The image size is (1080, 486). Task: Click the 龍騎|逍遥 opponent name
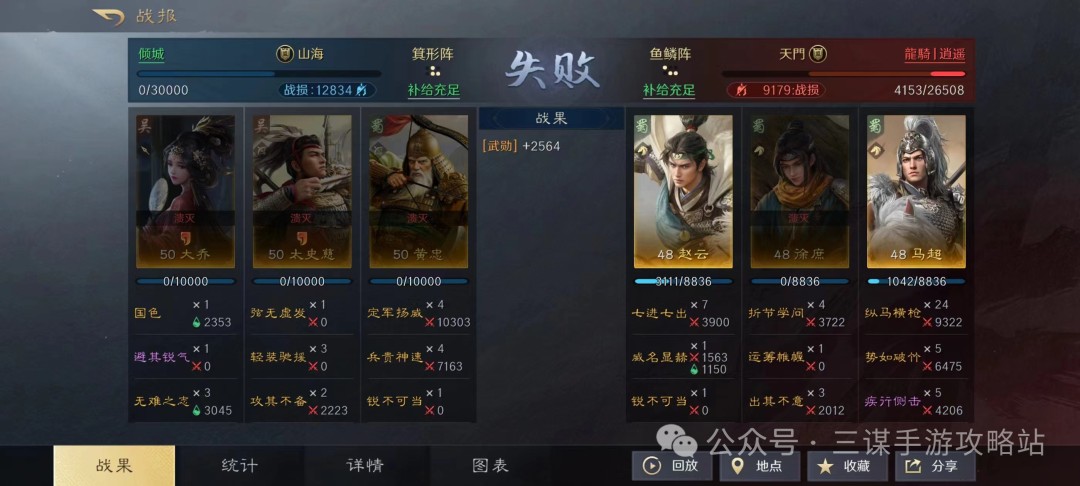[x=934, y=54]
